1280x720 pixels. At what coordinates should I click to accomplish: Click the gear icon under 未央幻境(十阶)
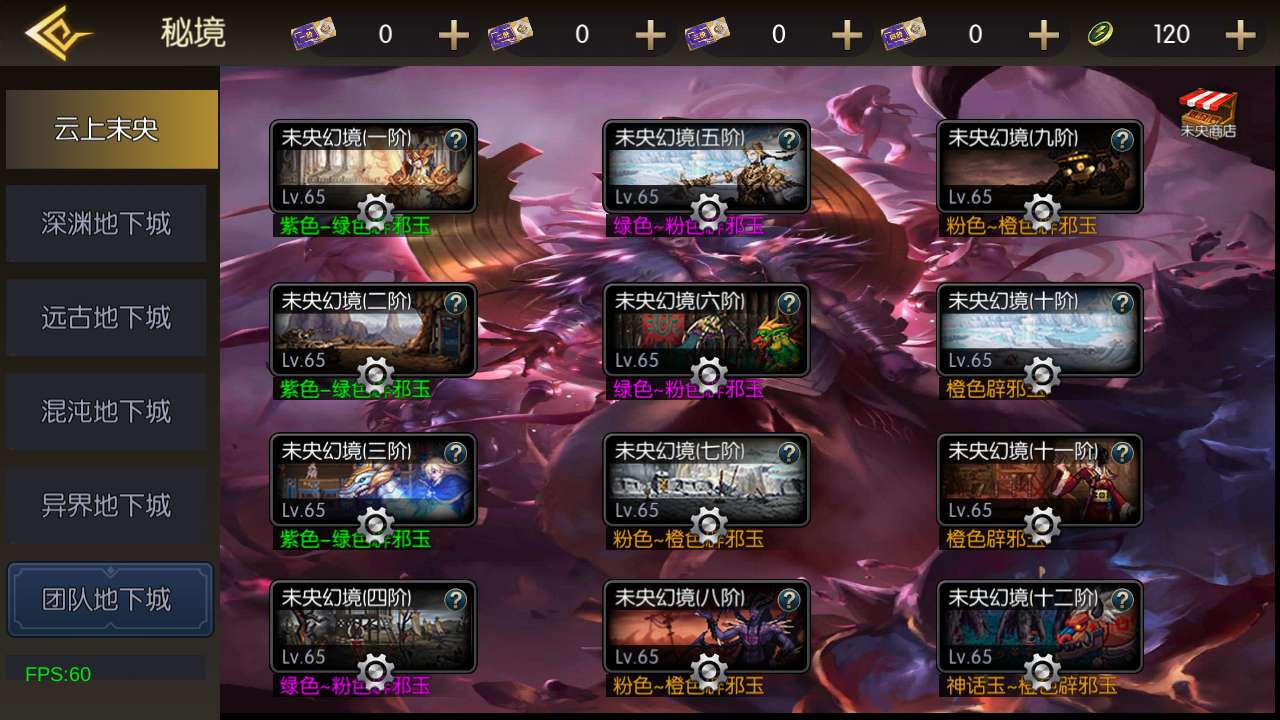click(1040, 375)
